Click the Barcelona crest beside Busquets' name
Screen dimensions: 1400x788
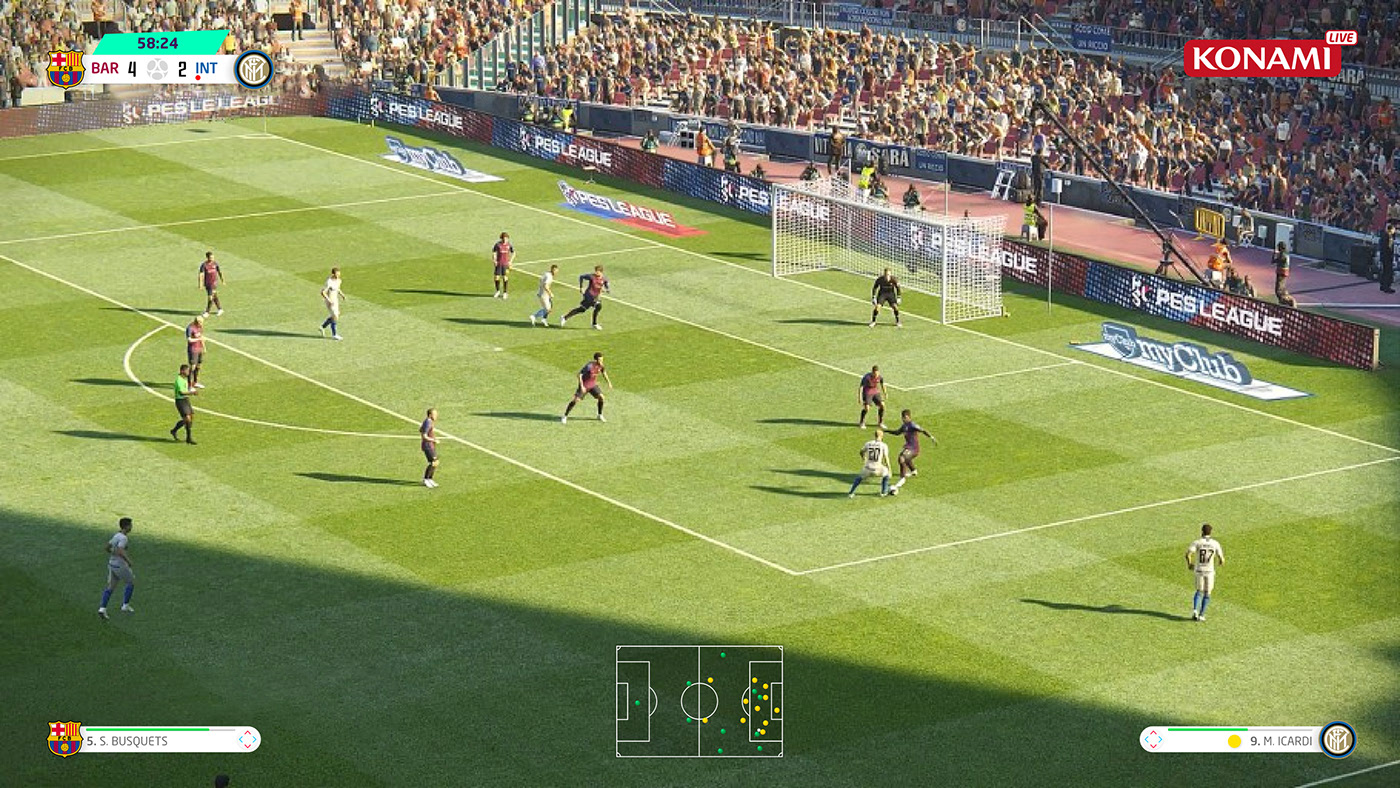pyautogui.click(x=64, y=739)
